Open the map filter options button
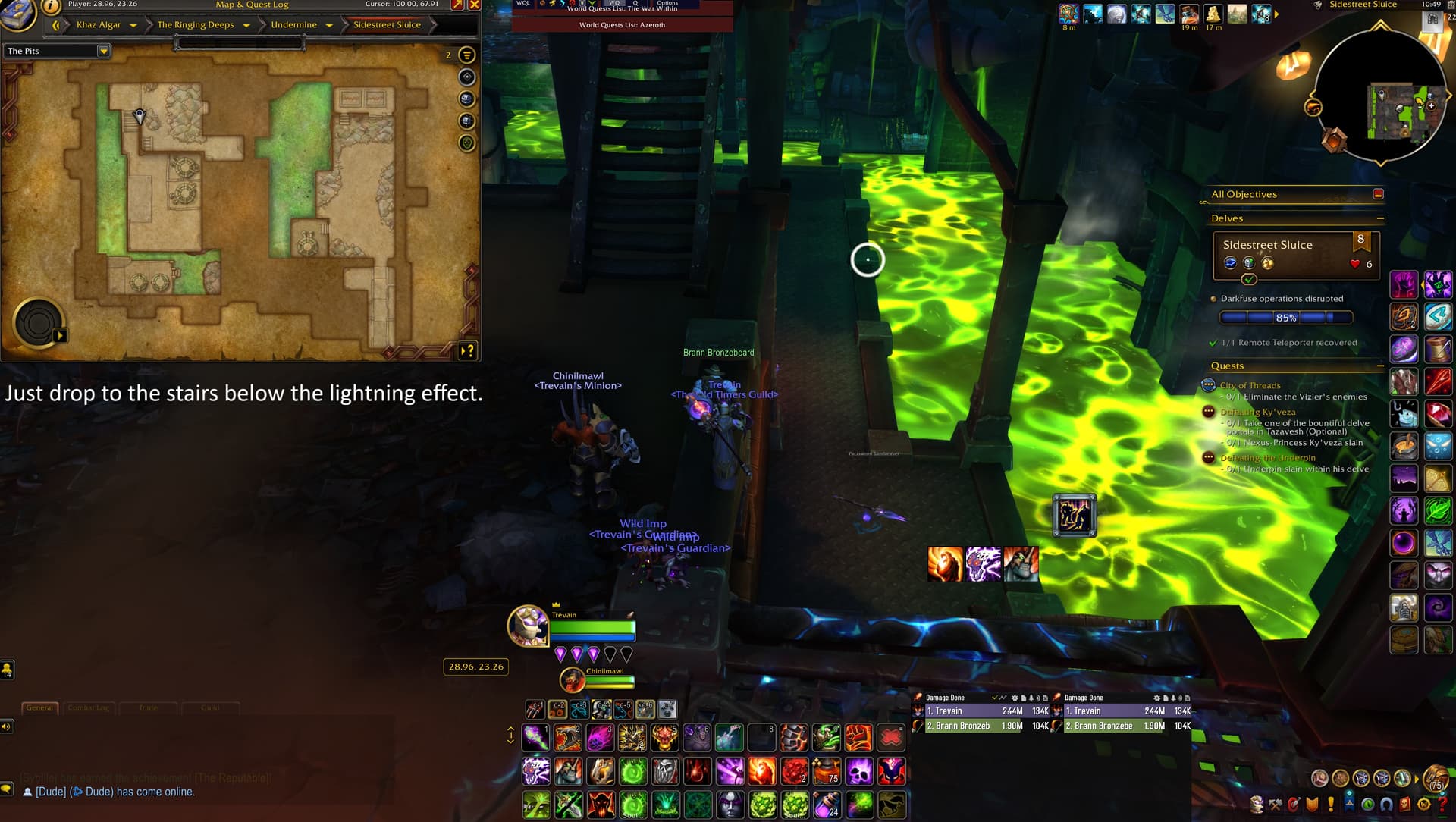The width and height of the screenshot is (1456, 822). [x=467, y=55]
